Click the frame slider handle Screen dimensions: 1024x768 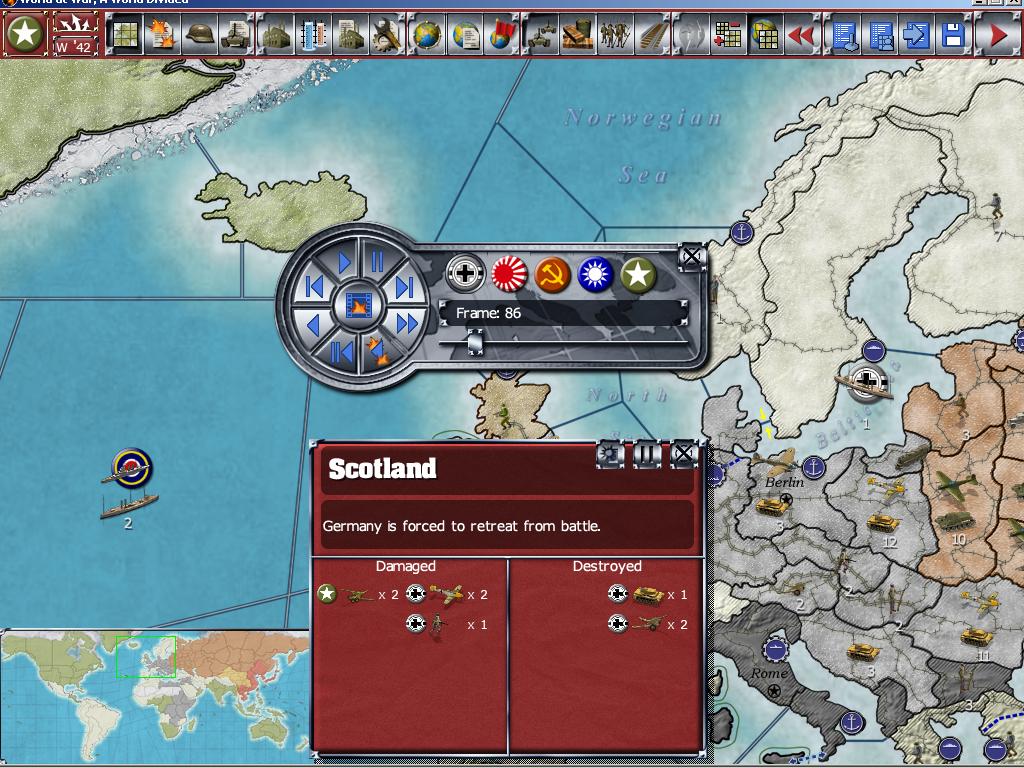click(x=476, y=343)
